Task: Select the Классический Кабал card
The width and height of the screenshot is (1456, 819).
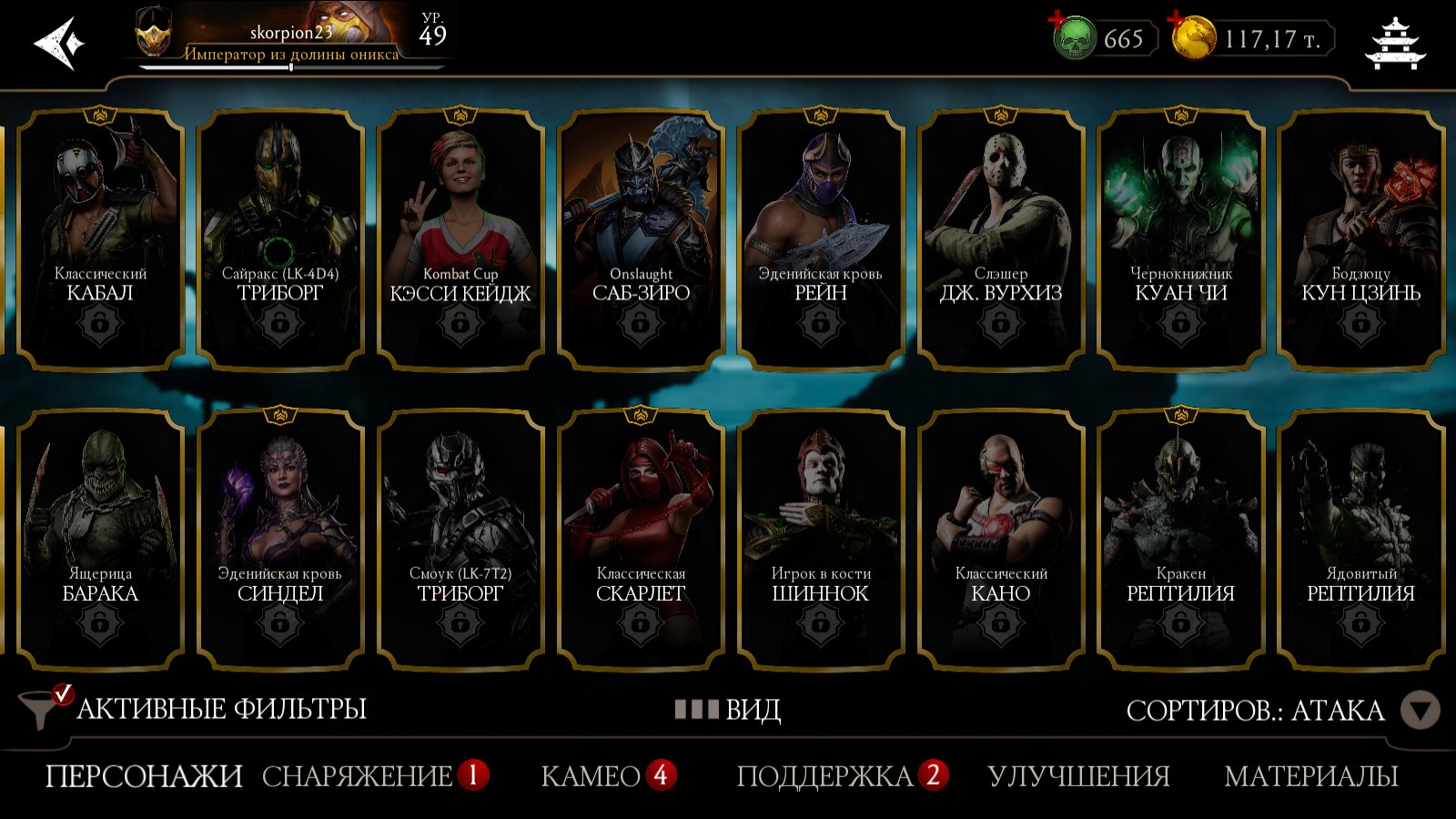Action: [100, 238]
